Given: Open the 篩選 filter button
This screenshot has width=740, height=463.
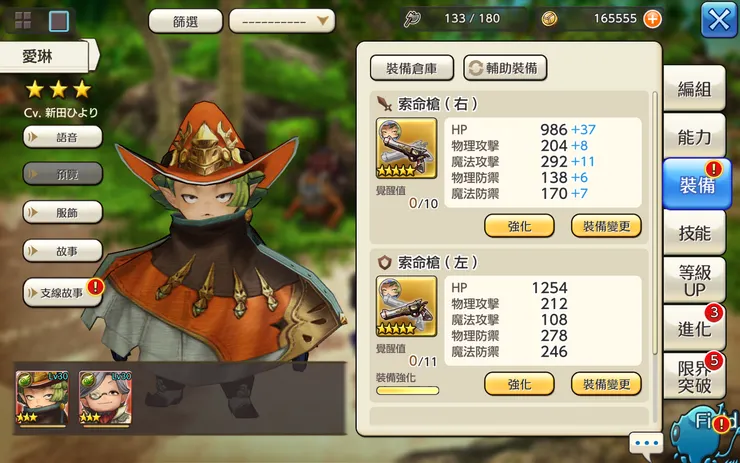Looking at the screenshot, I should point(185,21).
